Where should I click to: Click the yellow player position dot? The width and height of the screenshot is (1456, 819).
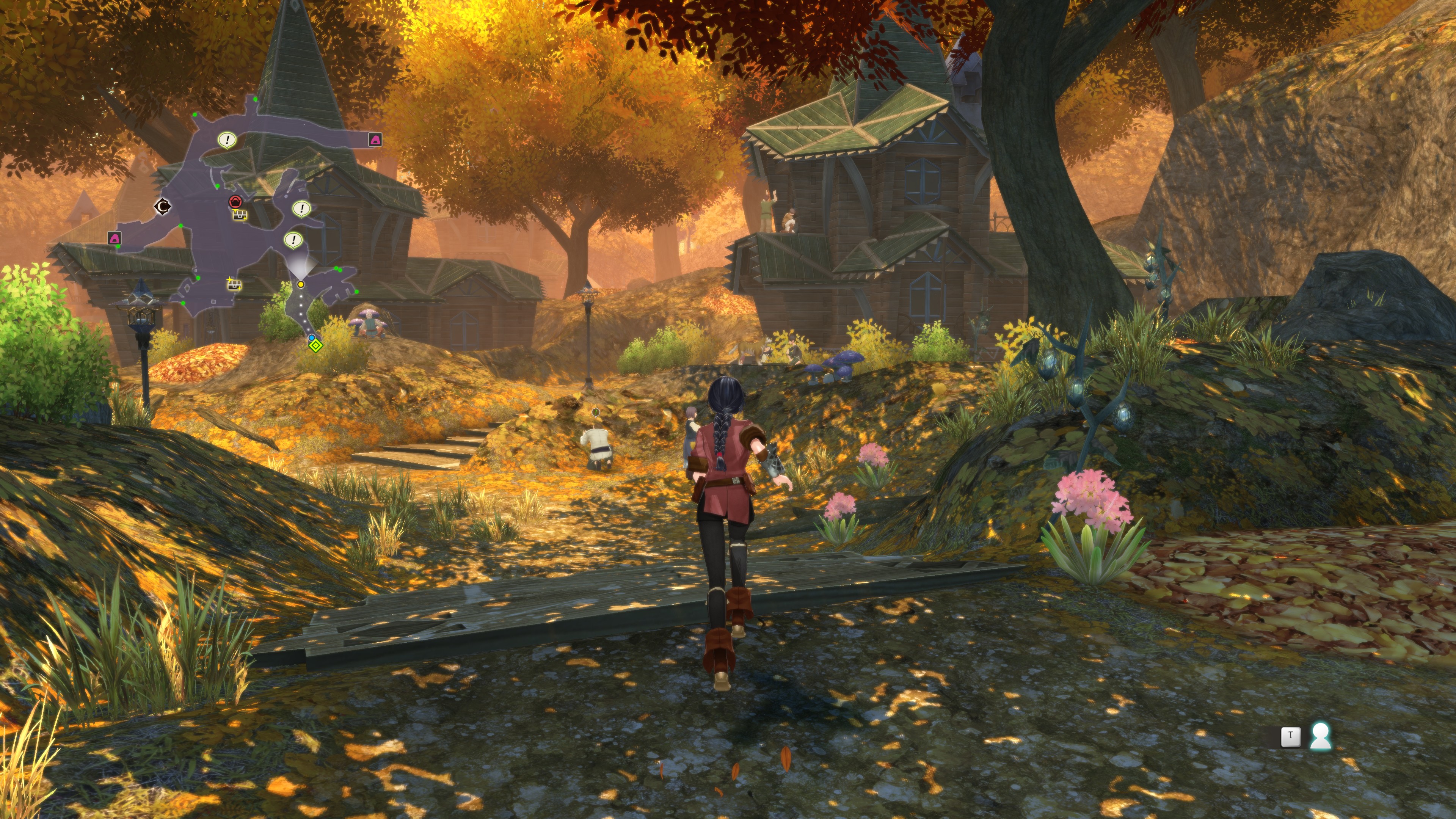[x=301, y=284]
